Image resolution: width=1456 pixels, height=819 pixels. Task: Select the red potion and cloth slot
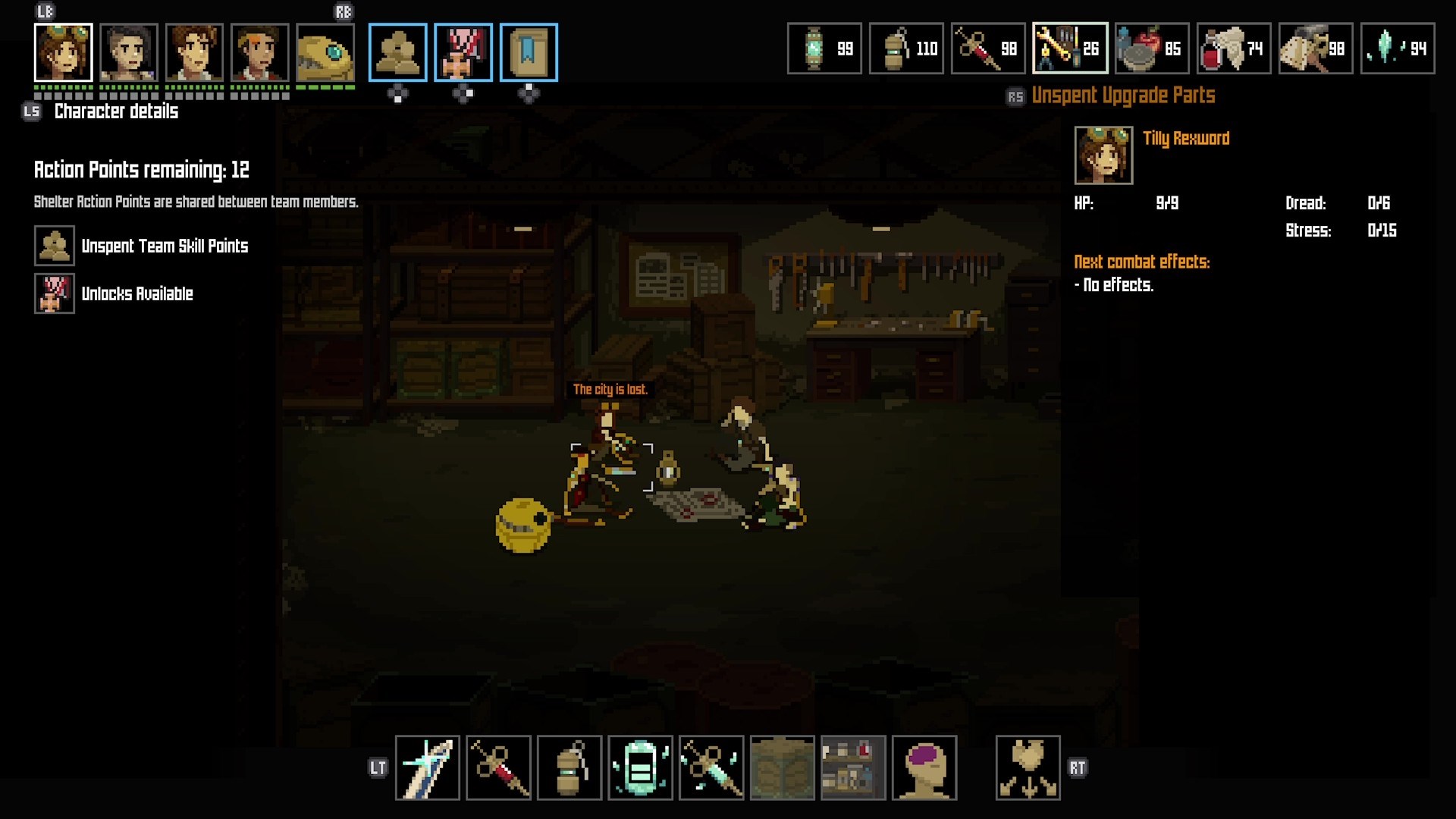click(1234, 49)
